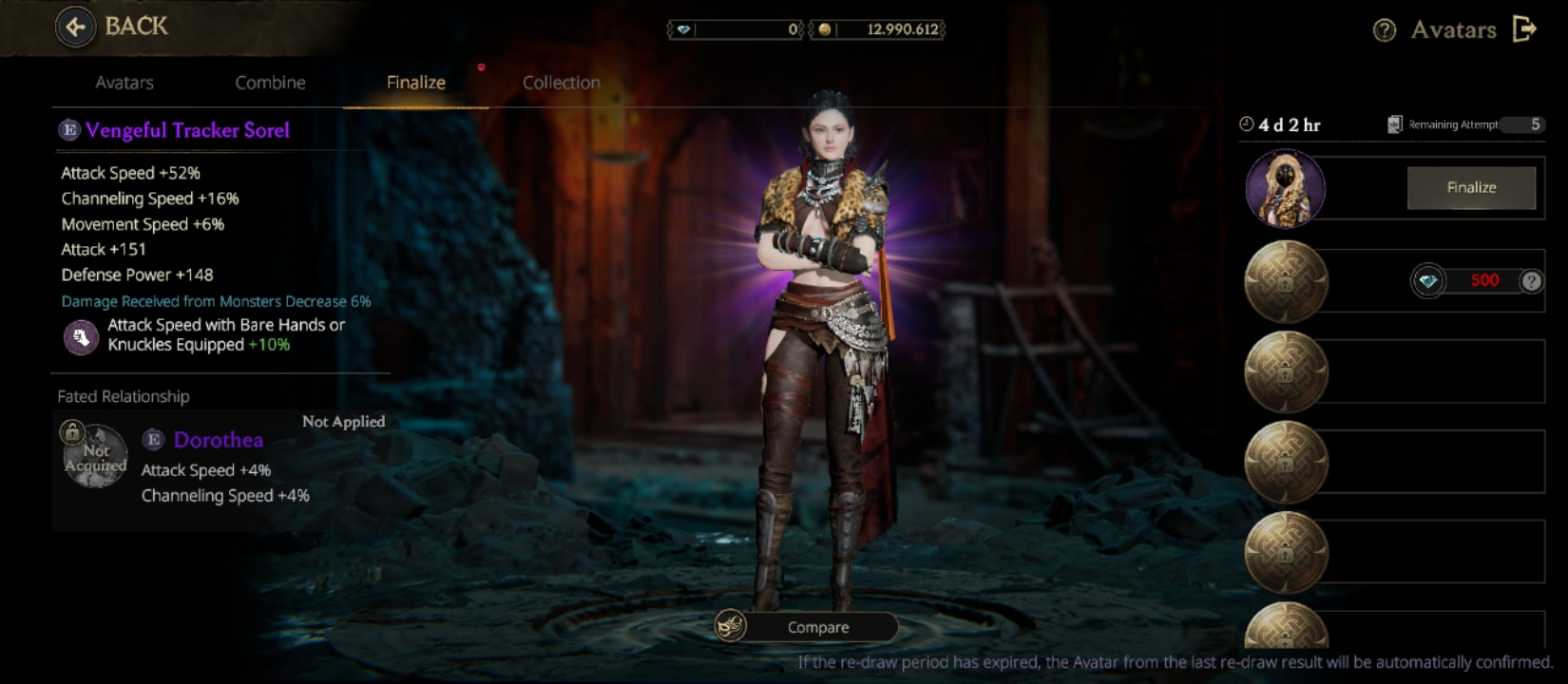Switch to the Avatars tab
1568x684 pixels.
pos(124,83)
